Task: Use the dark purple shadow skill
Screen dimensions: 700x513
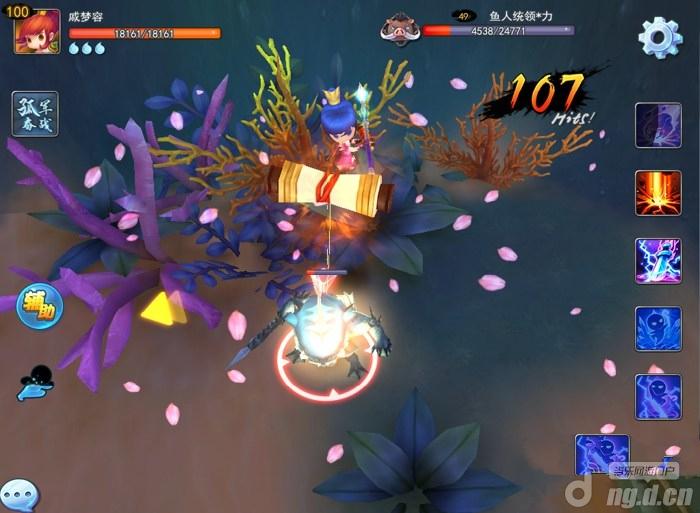Action: (x=658, y=125)
